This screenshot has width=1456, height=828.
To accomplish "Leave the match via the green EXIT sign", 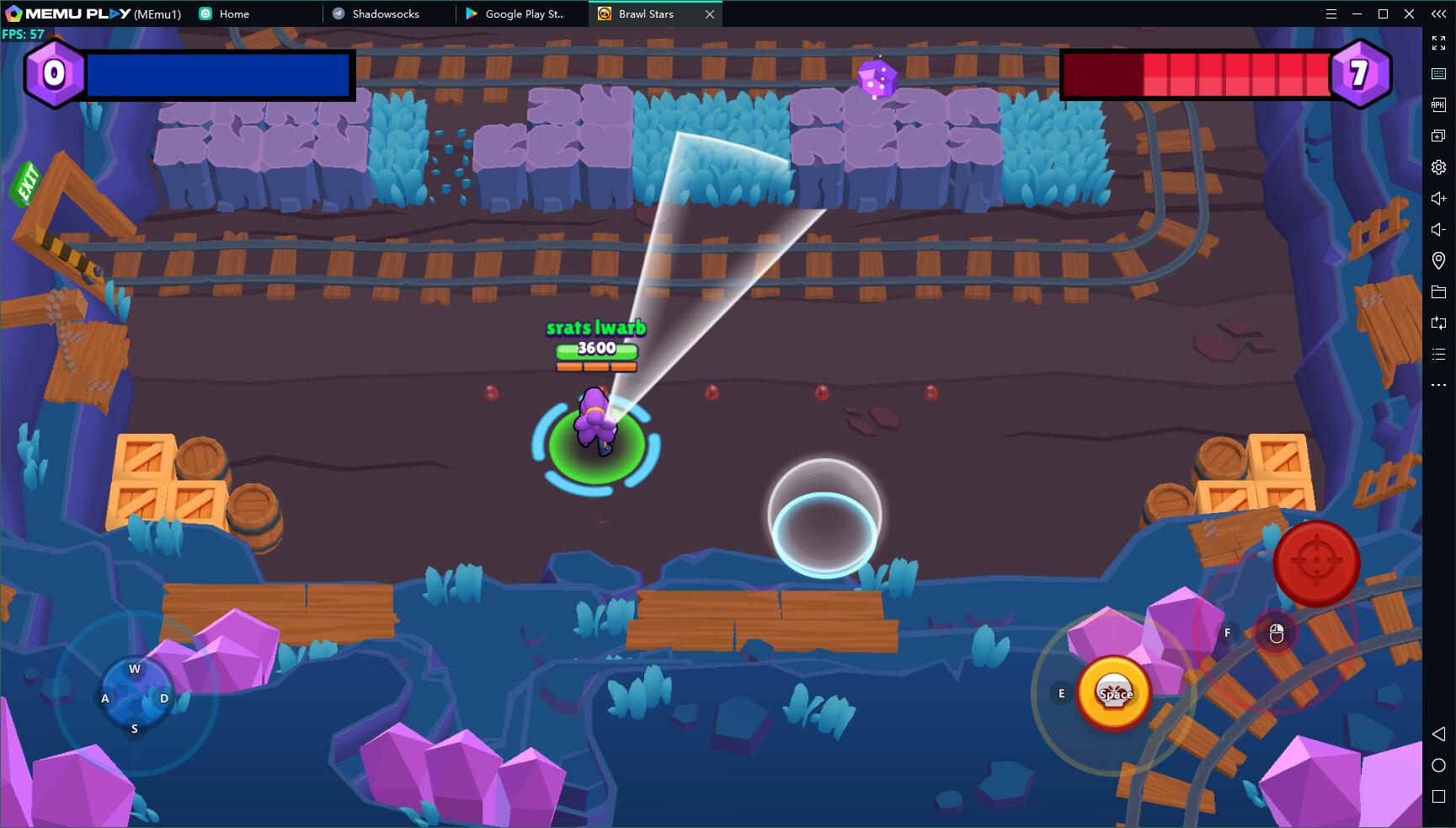I will click(27, 183).
